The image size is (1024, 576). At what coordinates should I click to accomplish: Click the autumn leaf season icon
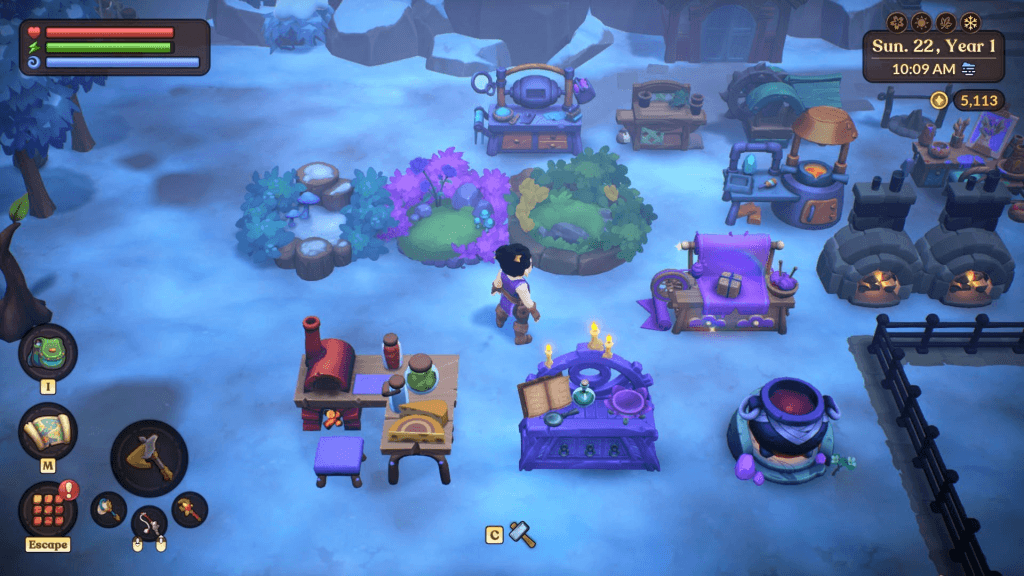946,22
